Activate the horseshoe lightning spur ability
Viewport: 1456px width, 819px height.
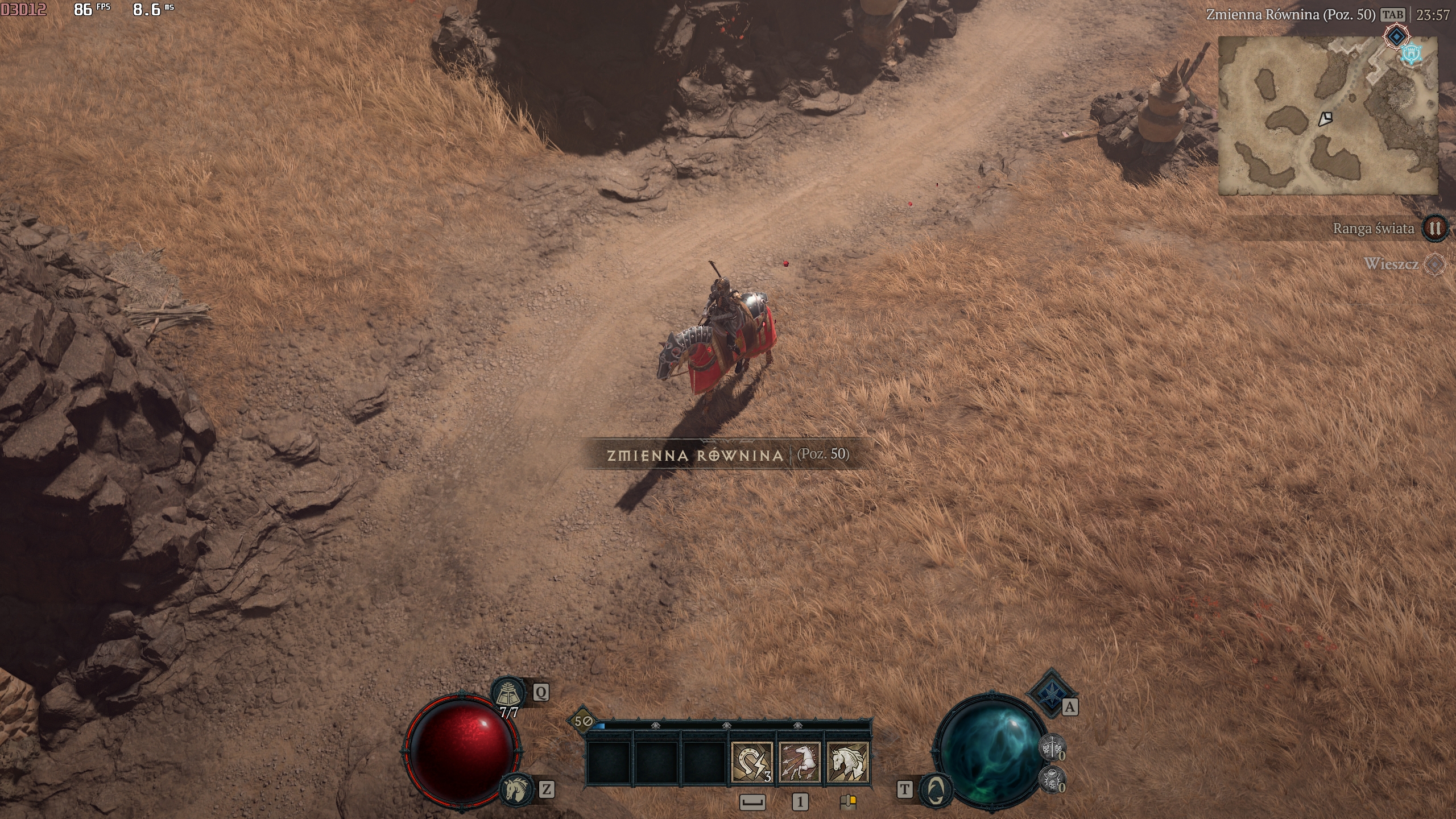coord(752,763)
